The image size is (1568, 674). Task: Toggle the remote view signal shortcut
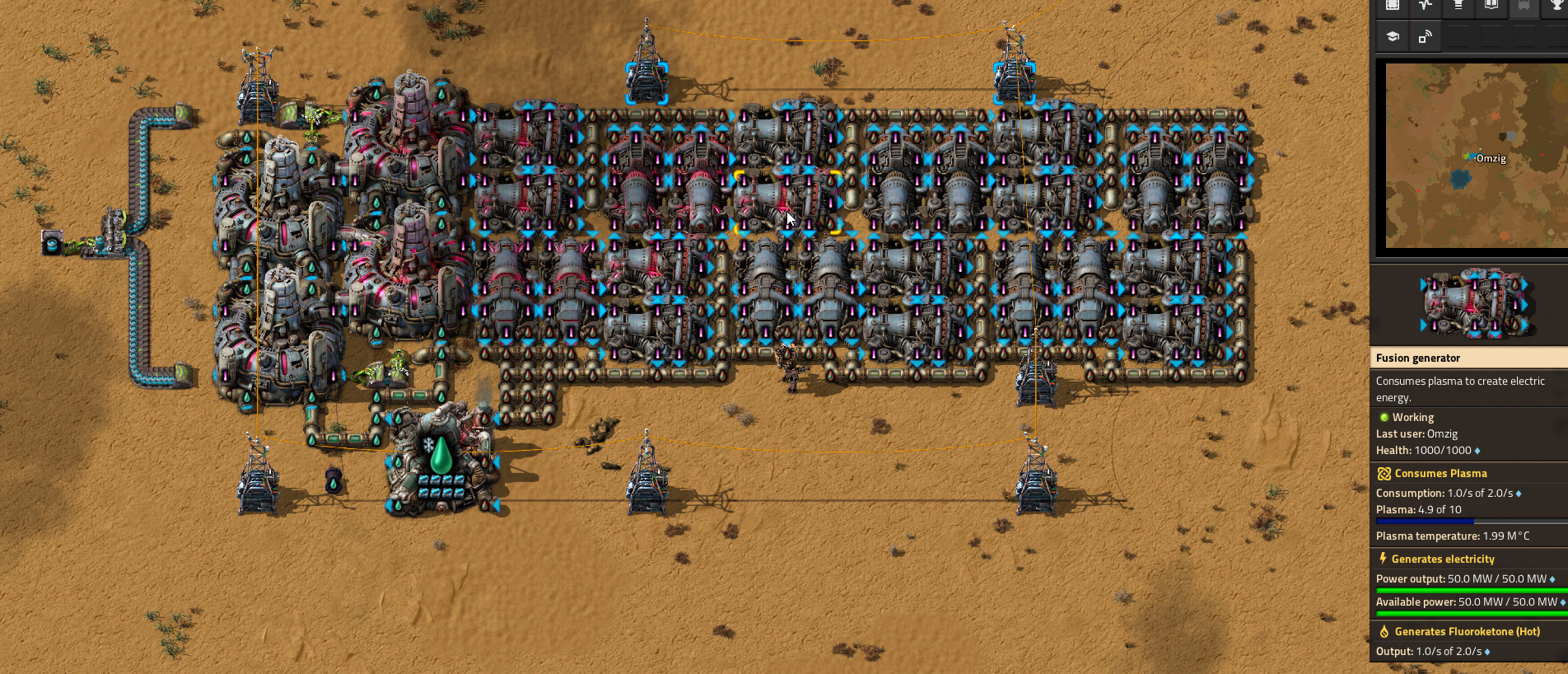1425,36
